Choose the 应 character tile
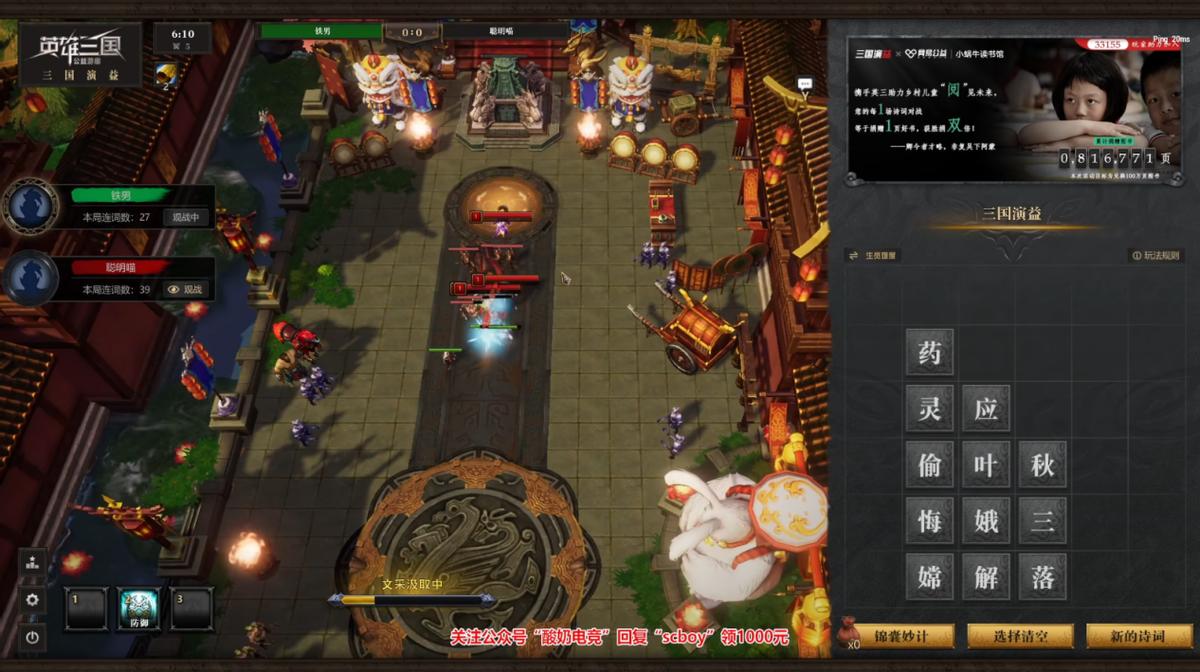The width and height of the screenshot is (1200, 672). click(986, 408)
